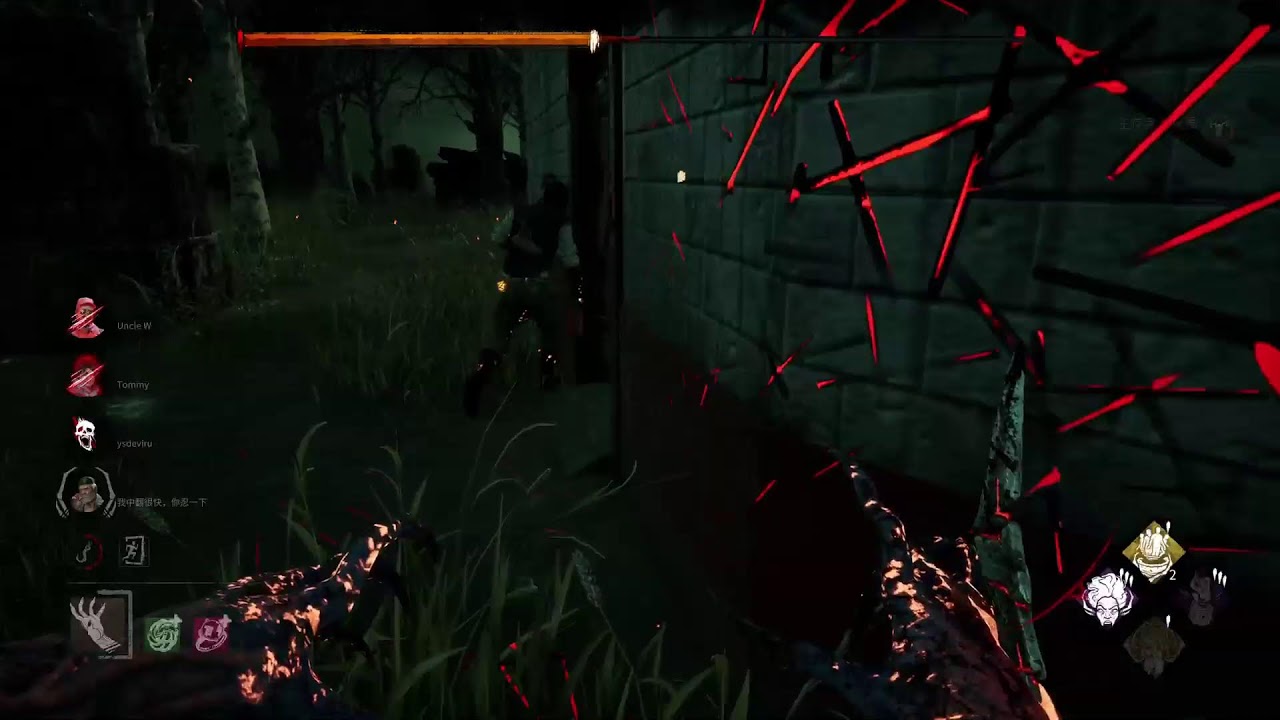The width and height of the screenshot is (1280, 720).
Task: Select the survivor portrait framed by claws
Action: (x=87, y=494)
